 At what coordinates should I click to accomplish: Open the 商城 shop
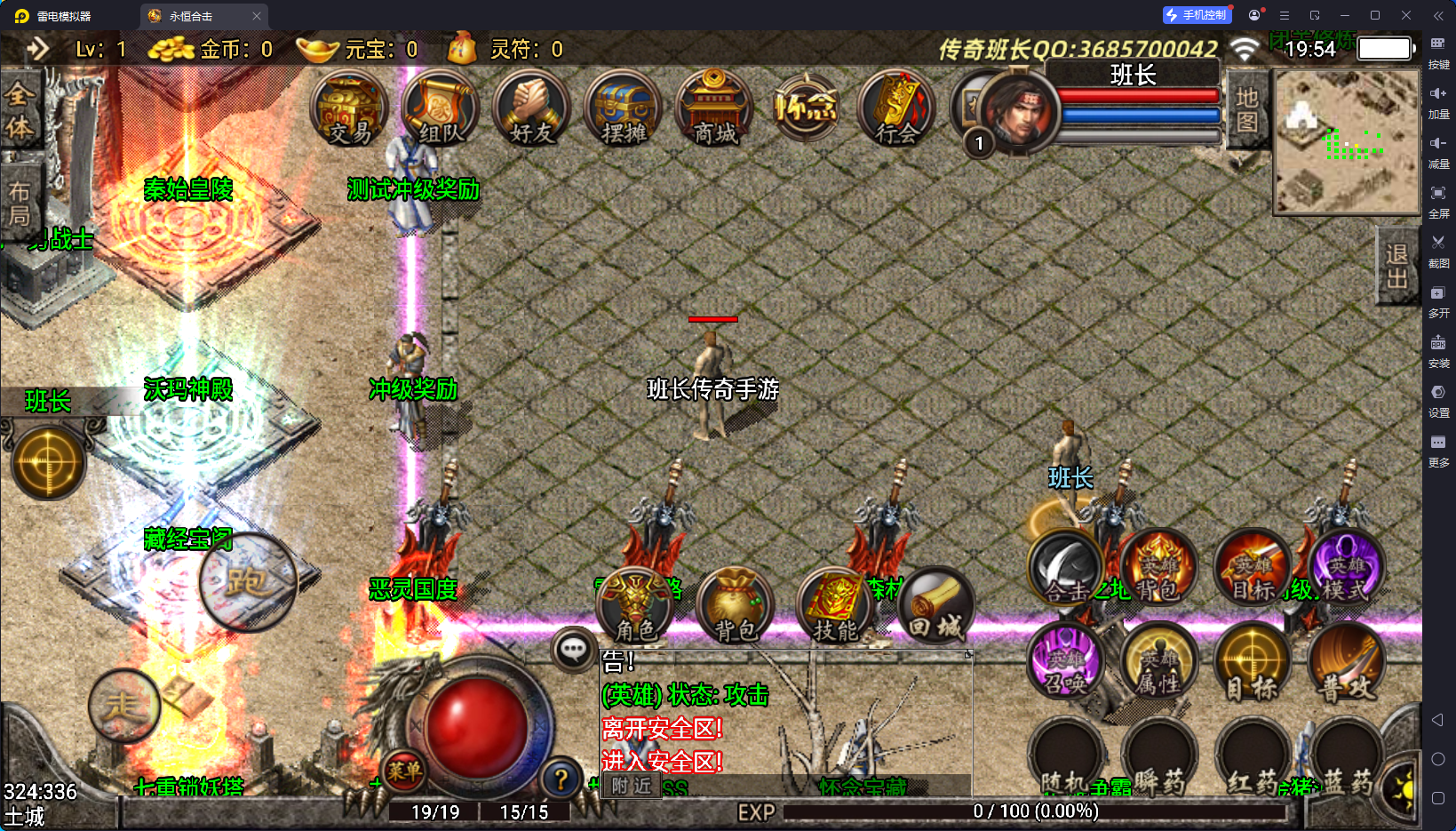[714, 108]
